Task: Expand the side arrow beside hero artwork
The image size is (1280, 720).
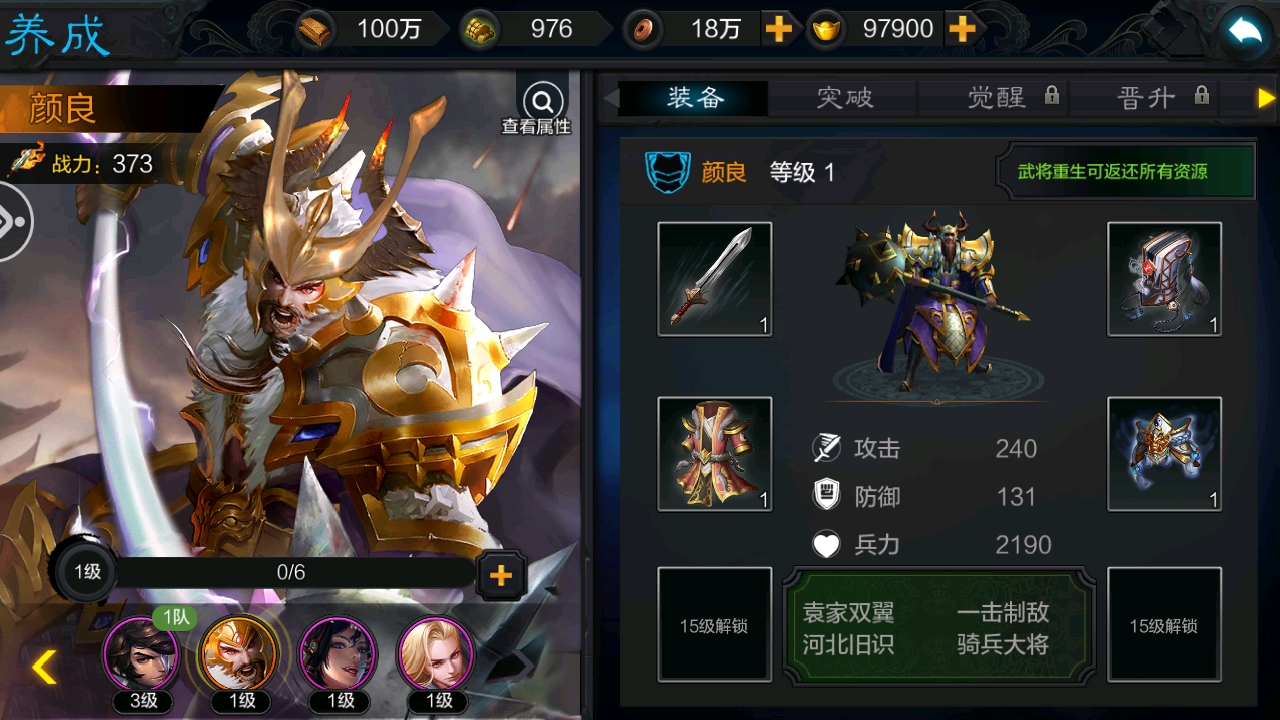Action: pyautogui.click(x=14, y=222)
